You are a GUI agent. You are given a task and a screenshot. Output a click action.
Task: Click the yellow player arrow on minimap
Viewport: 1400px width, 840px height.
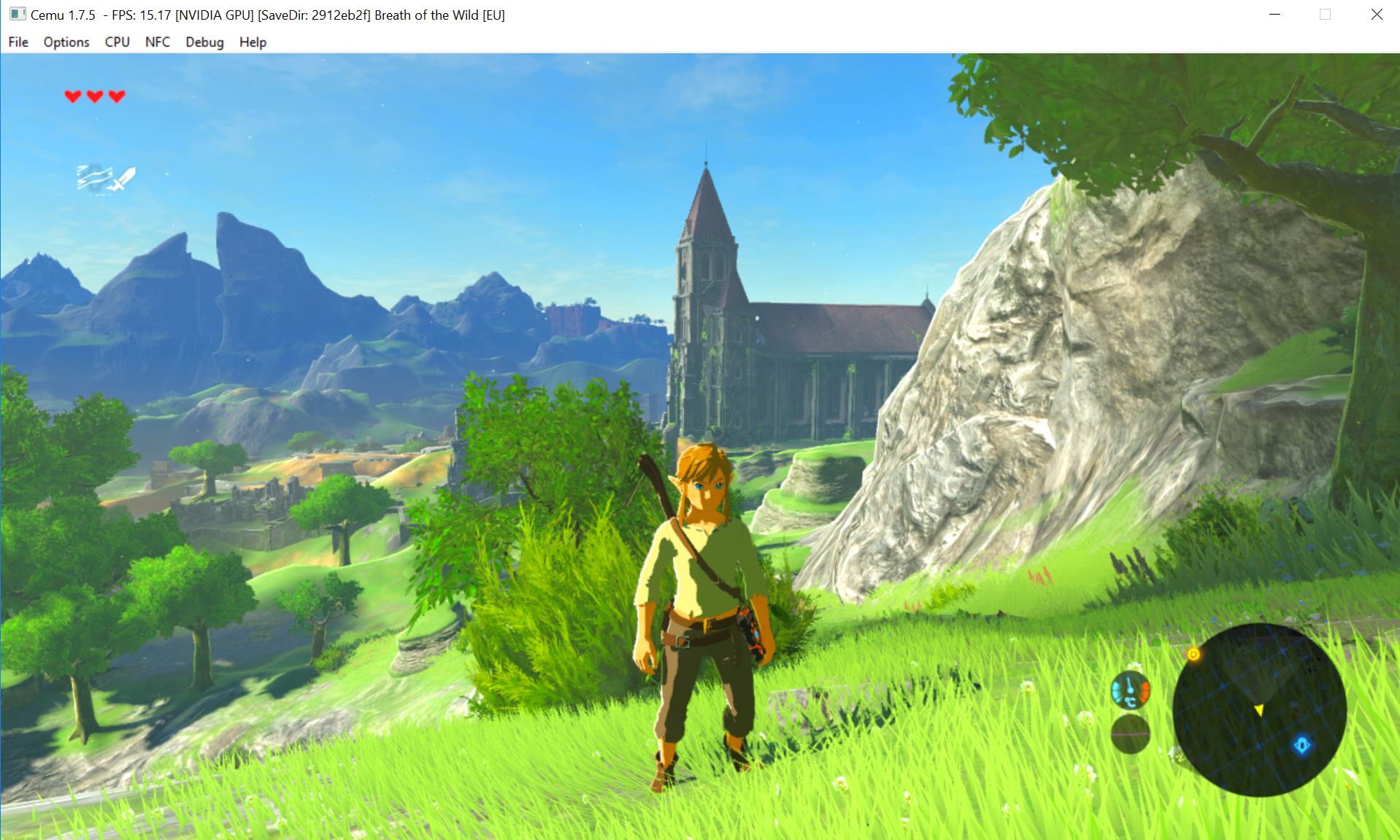1259,709
